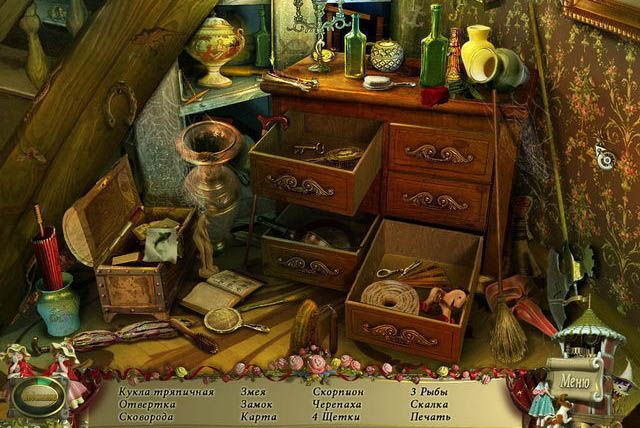The height and width of the screenshot is (428, 640).
Task: Select the 'Змея' list entry
Action: (253, 392)
